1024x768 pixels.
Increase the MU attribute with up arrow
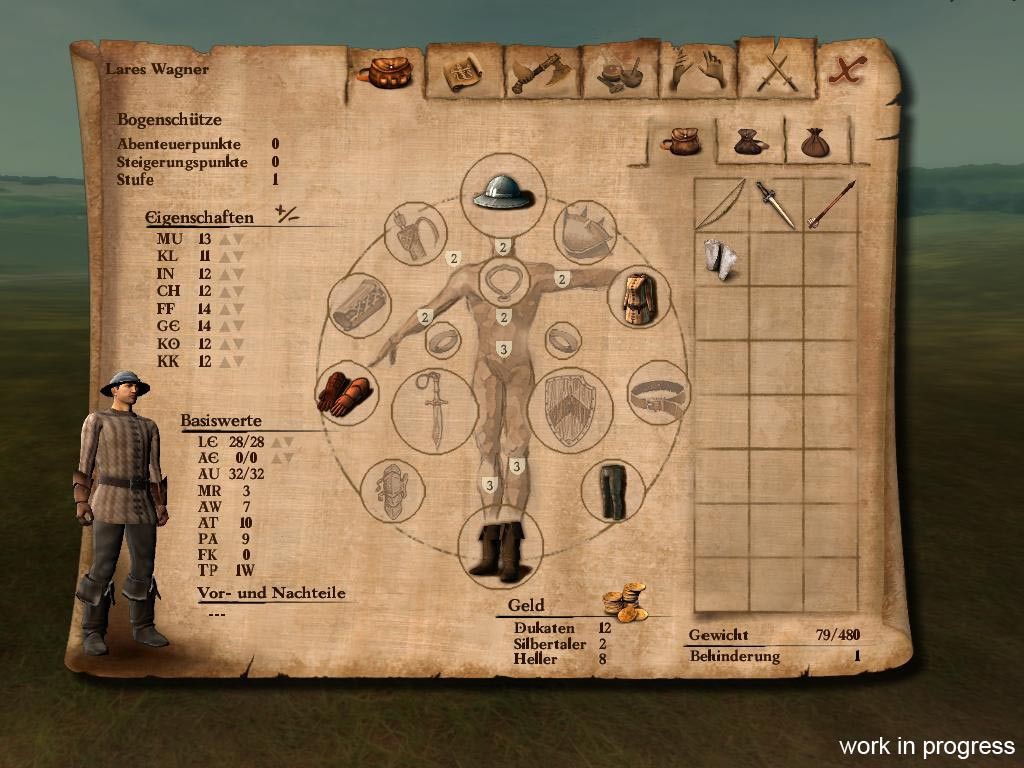tap(225, 239)
